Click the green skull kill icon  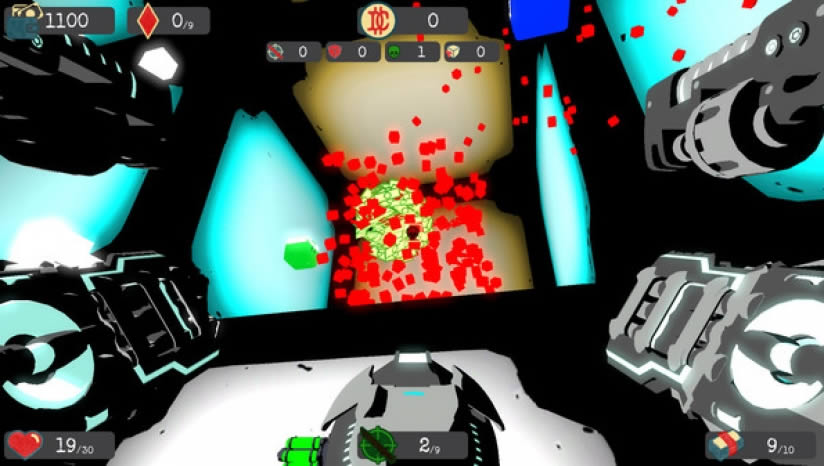(x=395, y=51)
